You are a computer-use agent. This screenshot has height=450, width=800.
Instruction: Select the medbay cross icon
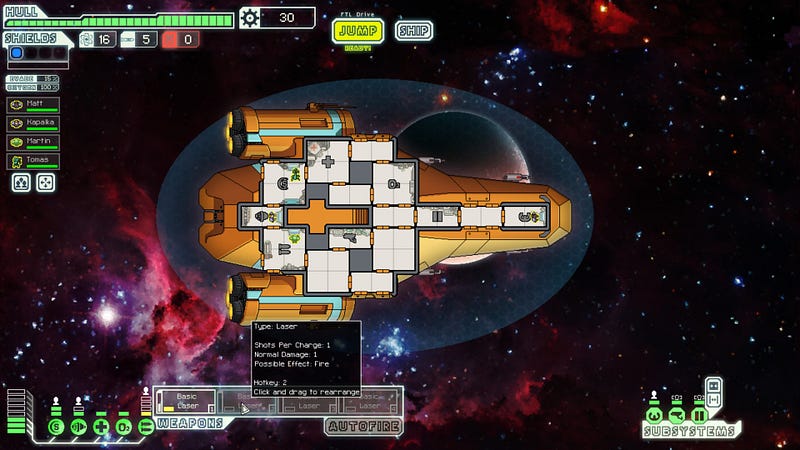(x=101, y=427)
